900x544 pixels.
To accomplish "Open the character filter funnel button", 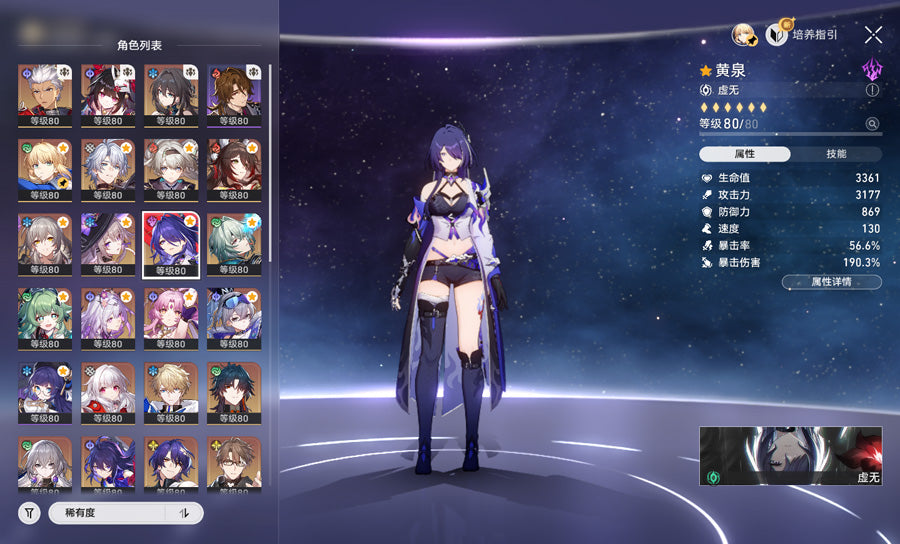I will [30, 513].
